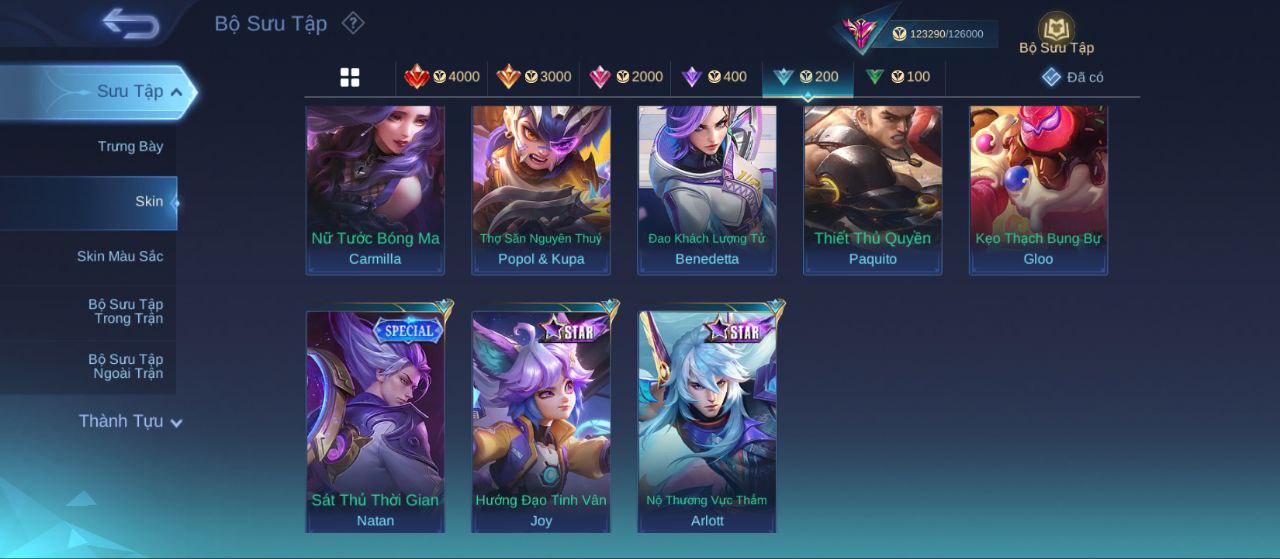Go back using the return arrow
The width and height of the screenshot is (1280, 559).
pyautogui.click(x=130, y=24)
